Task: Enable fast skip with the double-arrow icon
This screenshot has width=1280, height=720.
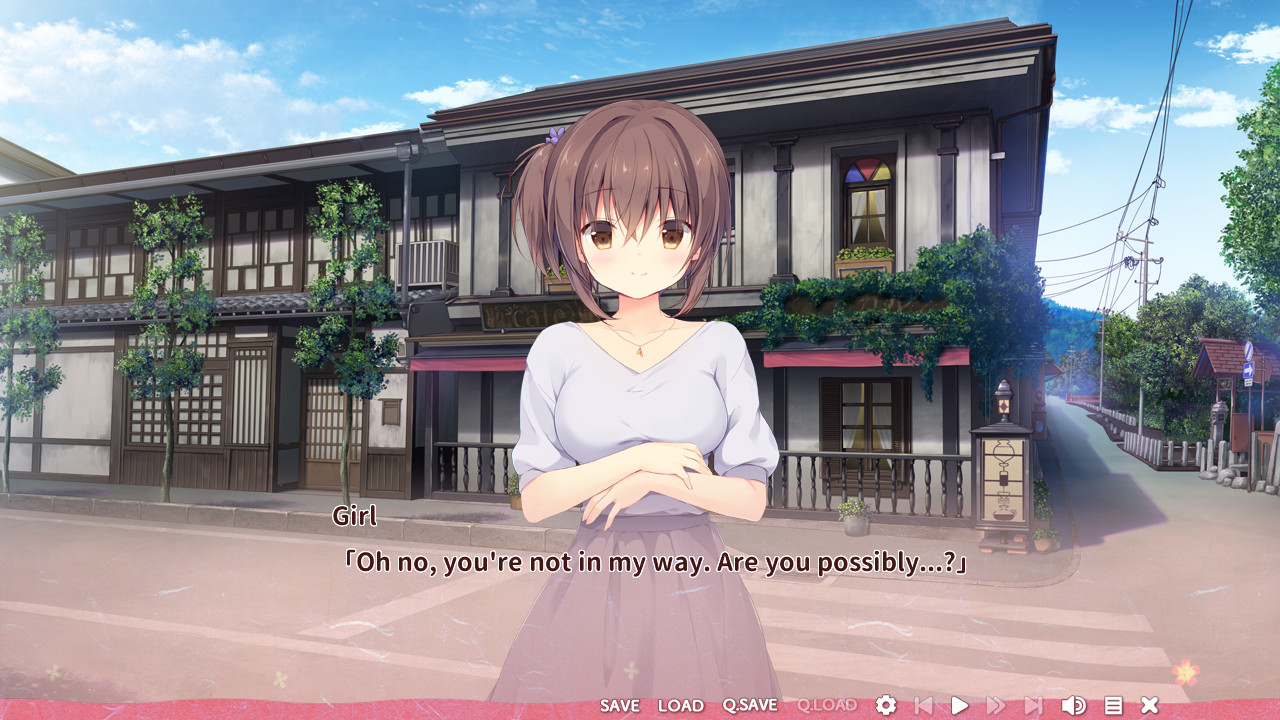Action: coord(995,706)
